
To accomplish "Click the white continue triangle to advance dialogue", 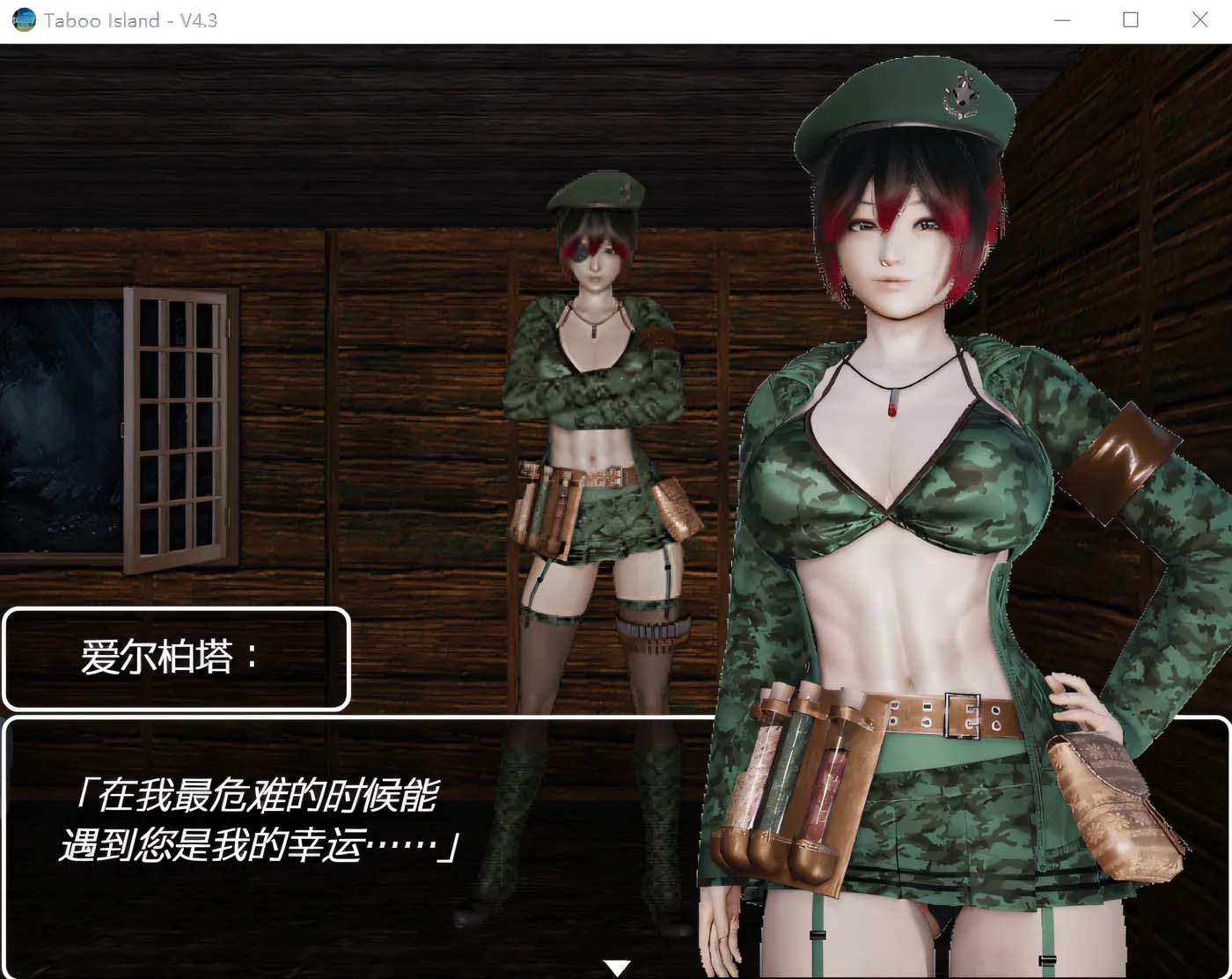I will [616, 966].
